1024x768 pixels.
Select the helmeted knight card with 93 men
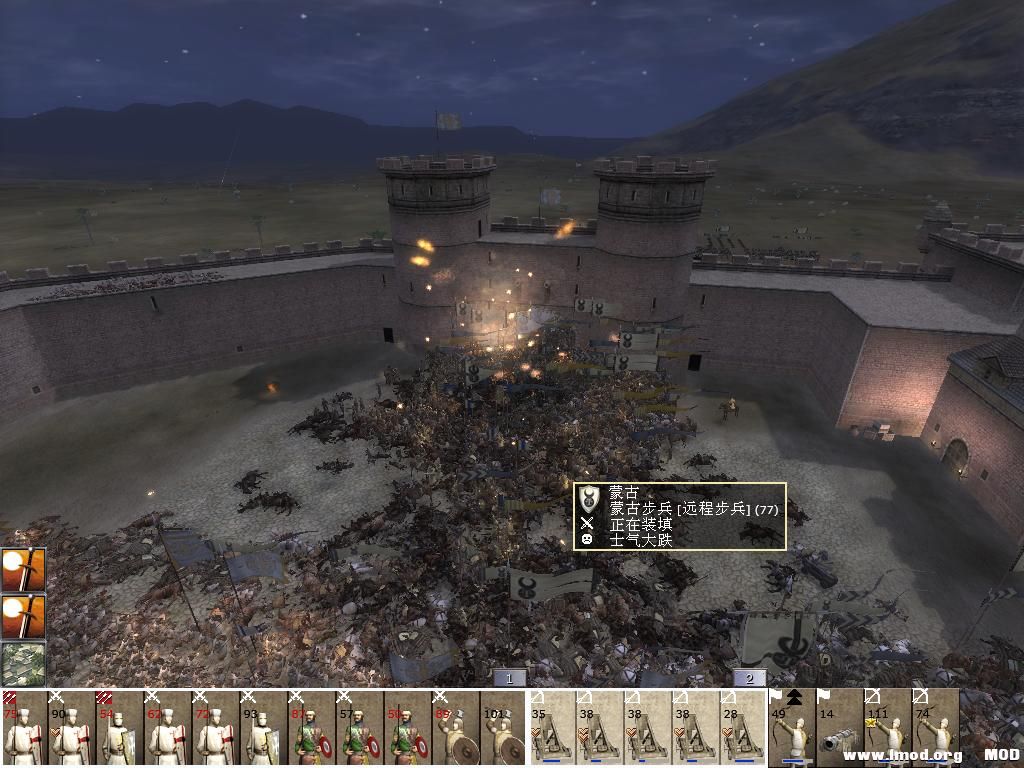coord(264,728)
